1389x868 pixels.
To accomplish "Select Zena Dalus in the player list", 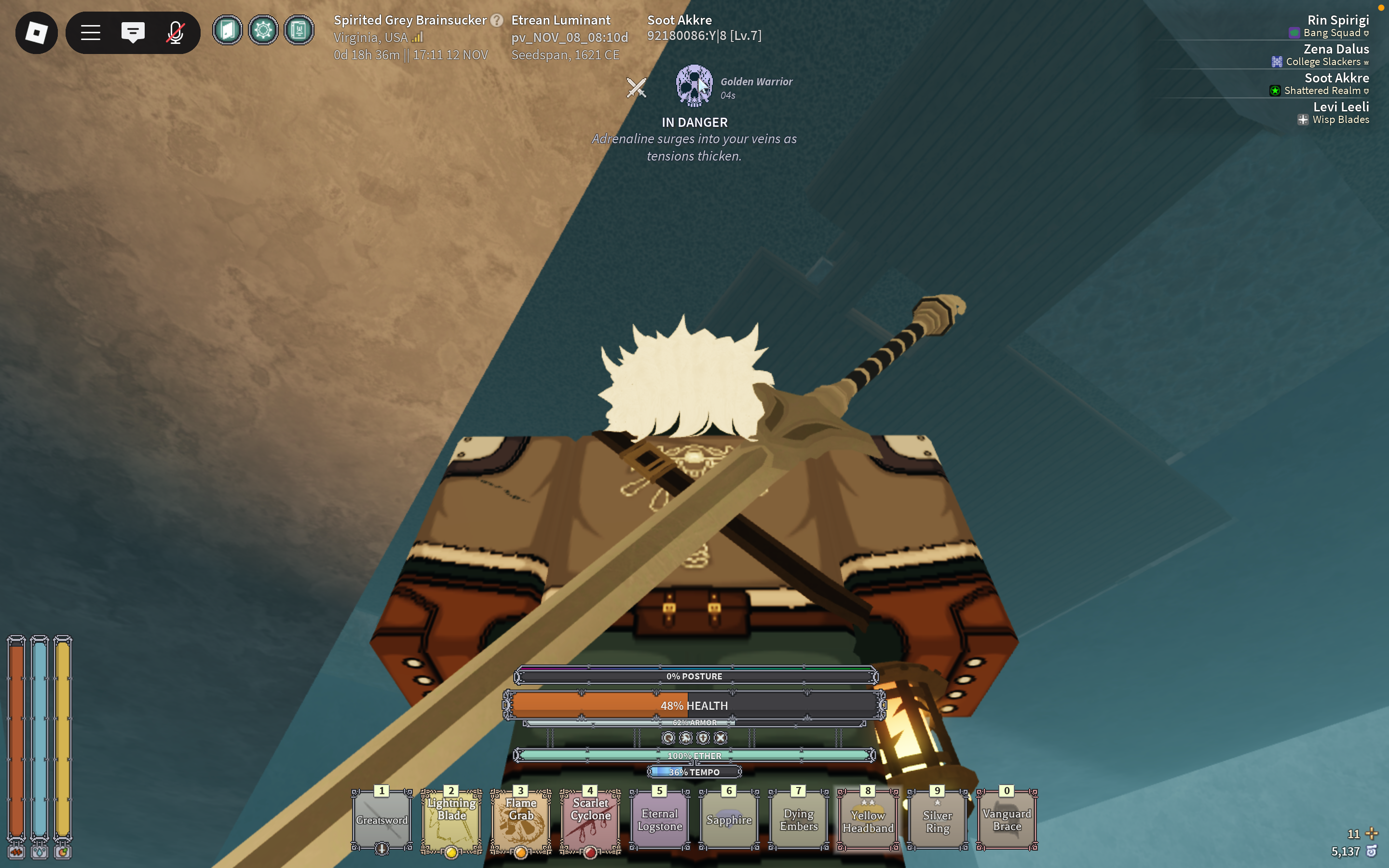I will pos(1335,49).
